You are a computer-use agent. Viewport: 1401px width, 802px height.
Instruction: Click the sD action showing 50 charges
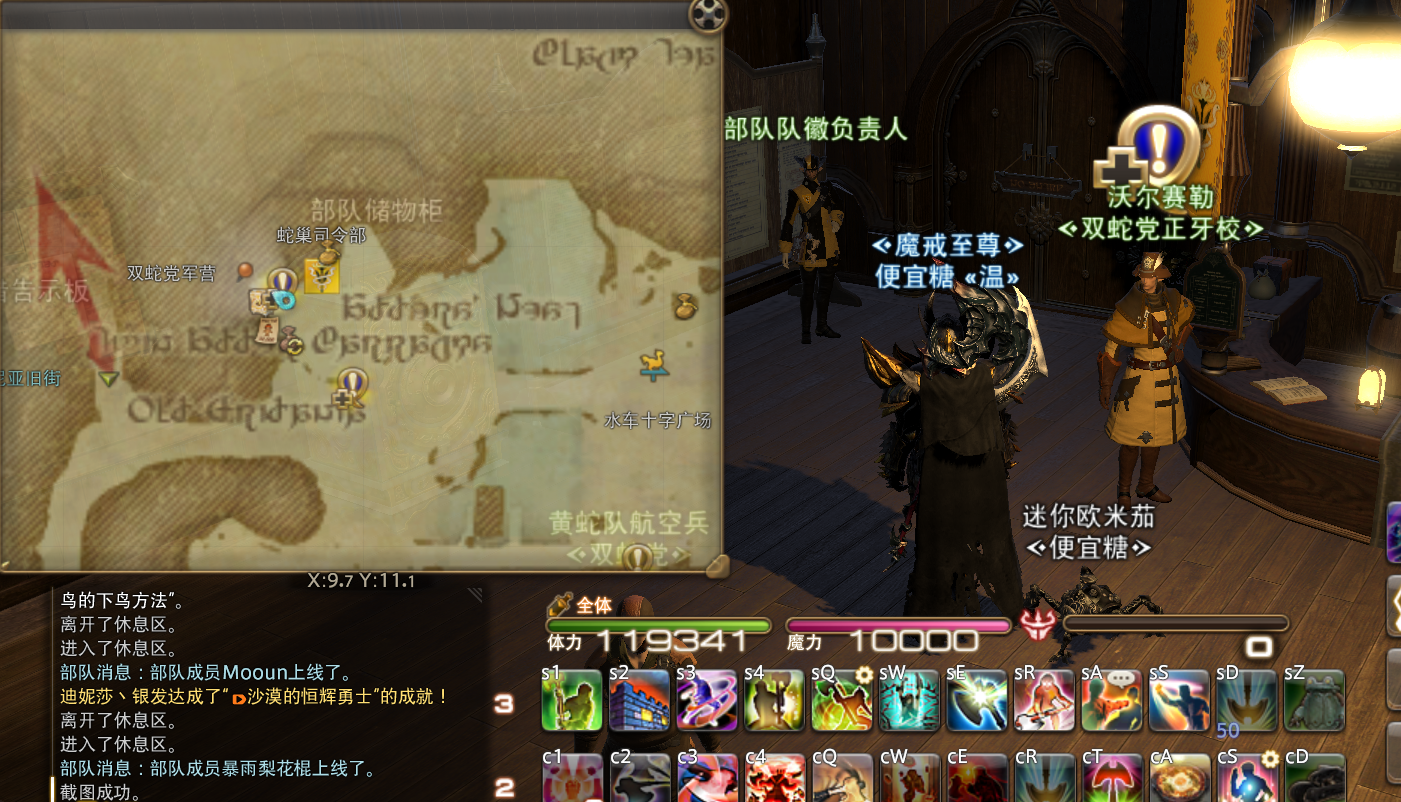point(1247,700)
